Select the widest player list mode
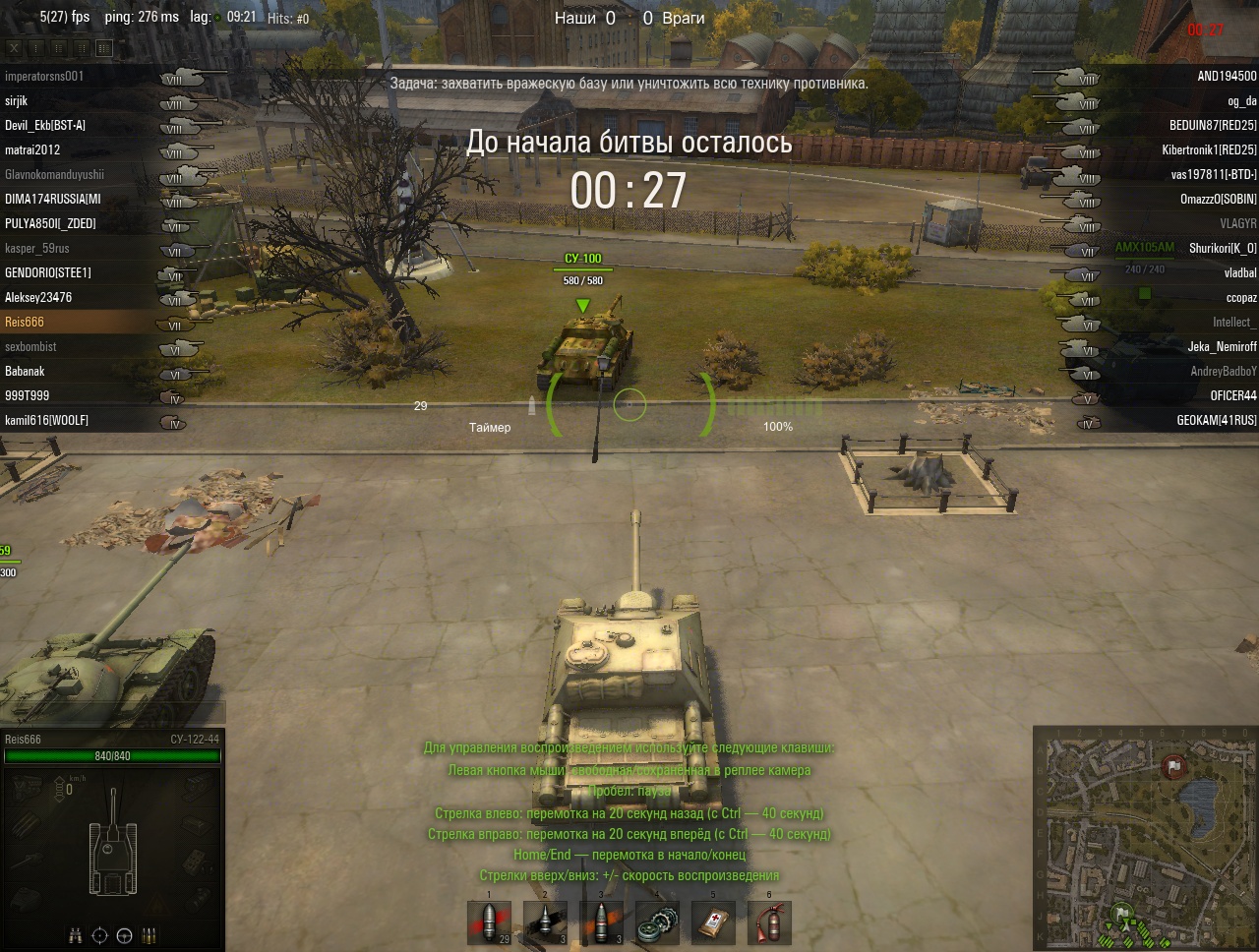This screenshot has width=1259, height=952. tap(104, 47)
